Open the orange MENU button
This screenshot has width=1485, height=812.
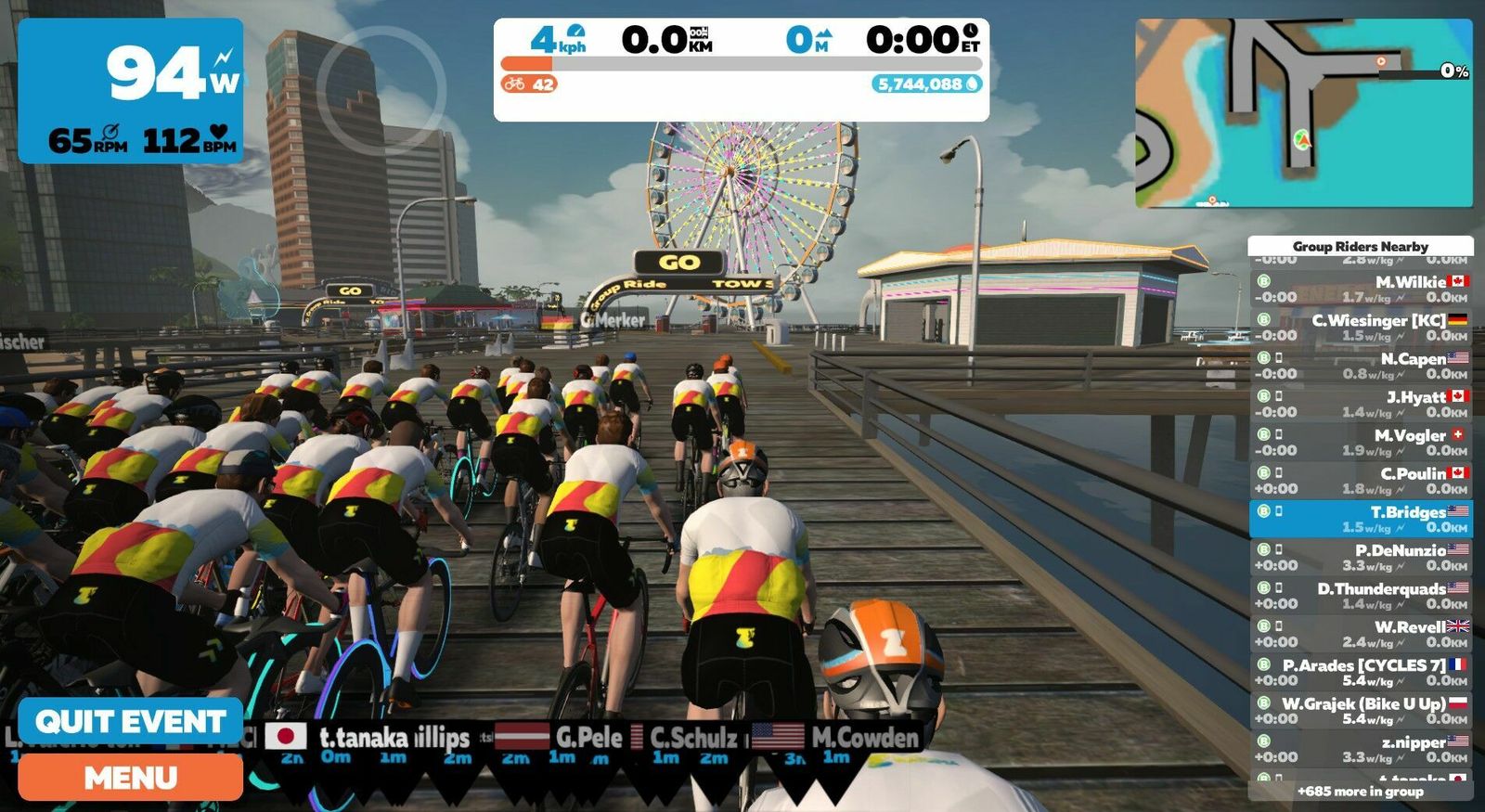coord(130,778)
